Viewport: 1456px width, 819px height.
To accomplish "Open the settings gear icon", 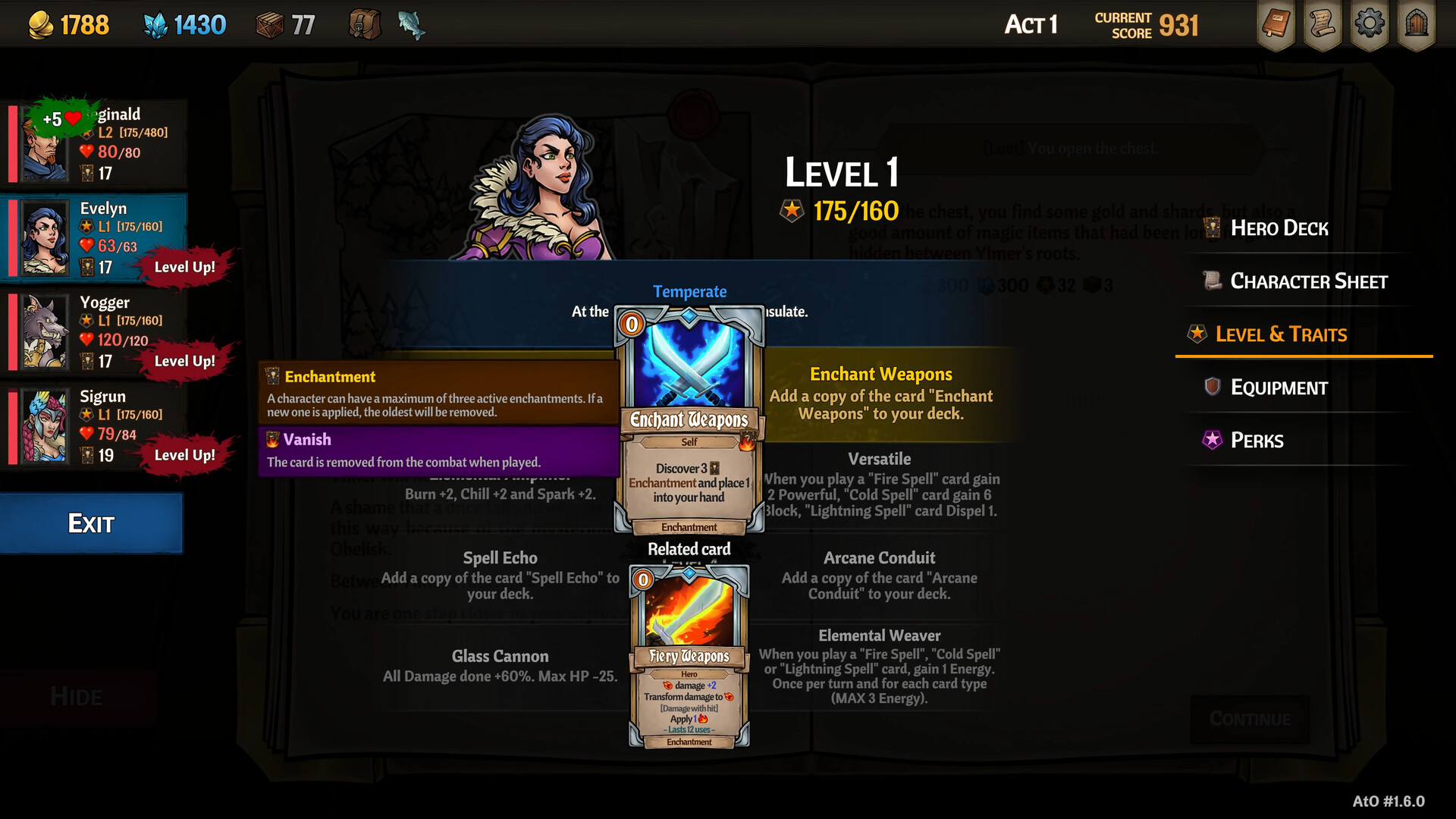I will 1369,24.
